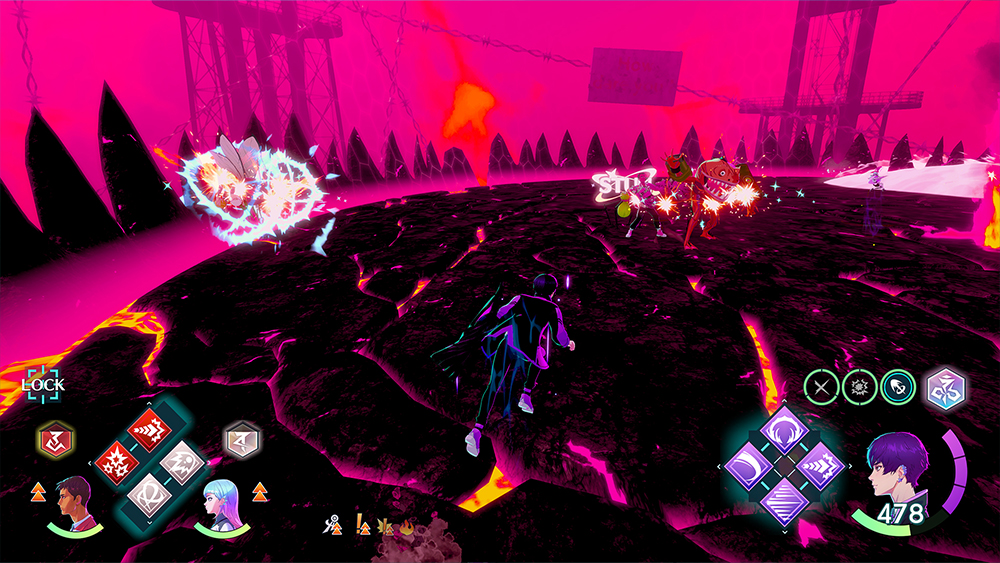Select the purple striped diamond skill
1000x563 pixels.
[x=785, y=498]
